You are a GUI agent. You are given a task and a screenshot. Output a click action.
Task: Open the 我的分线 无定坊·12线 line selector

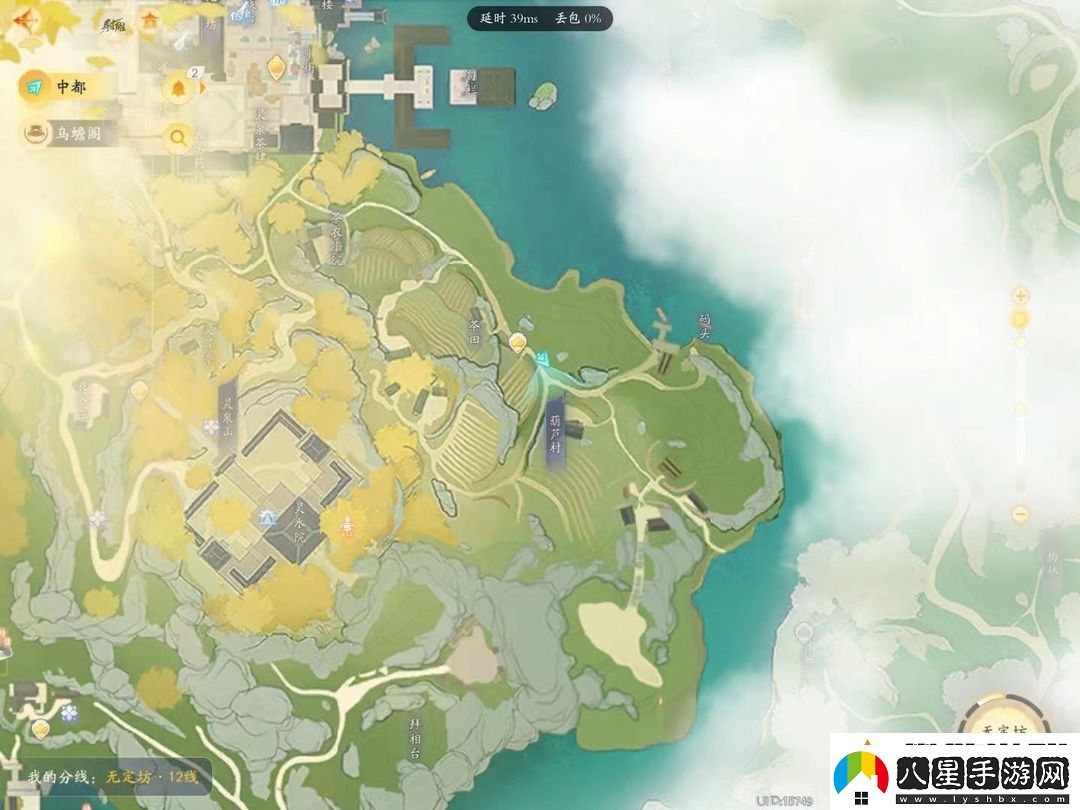113,777
